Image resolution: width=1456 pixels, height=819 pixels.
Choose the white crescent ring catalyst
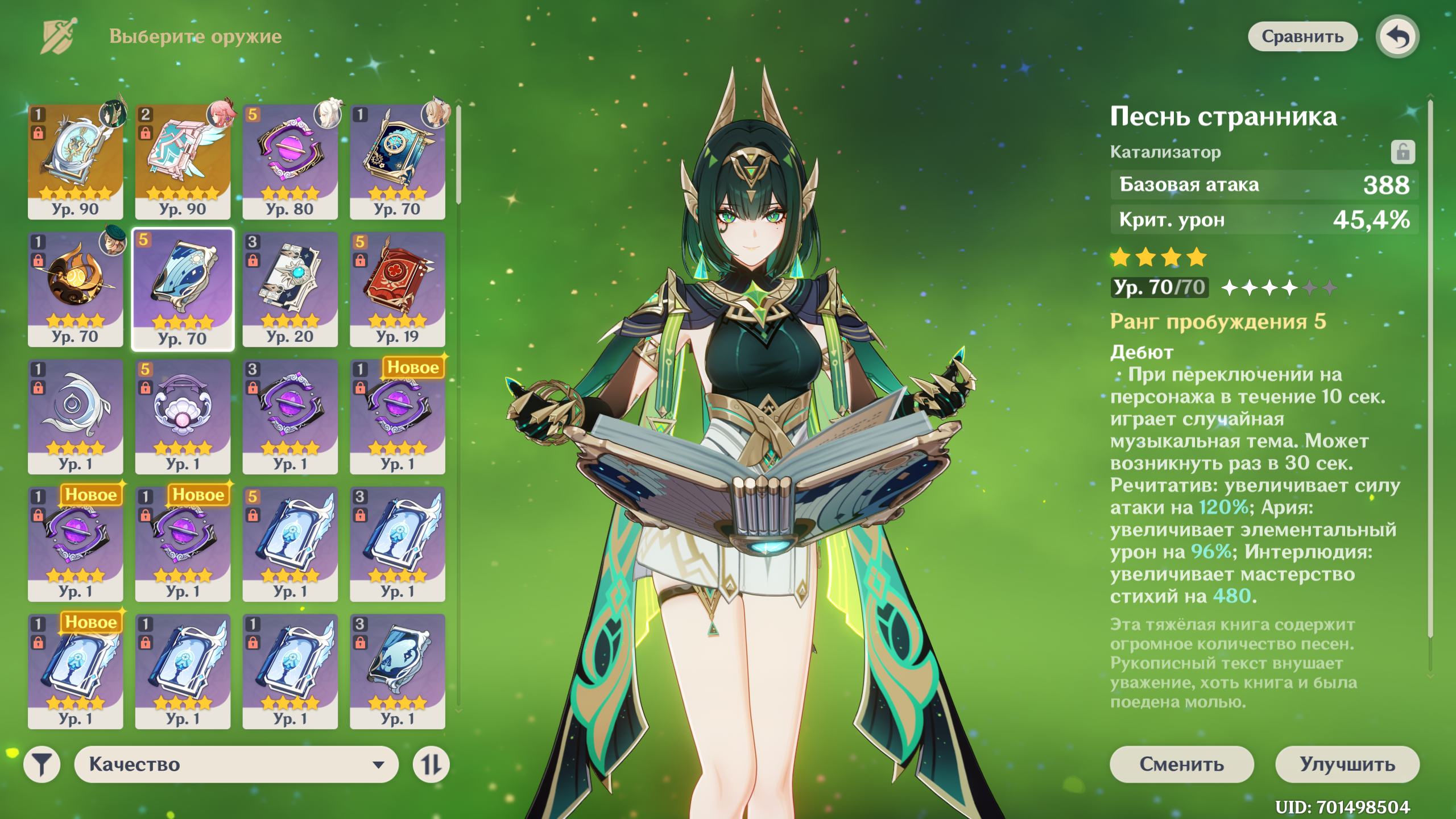click(76, 416)
